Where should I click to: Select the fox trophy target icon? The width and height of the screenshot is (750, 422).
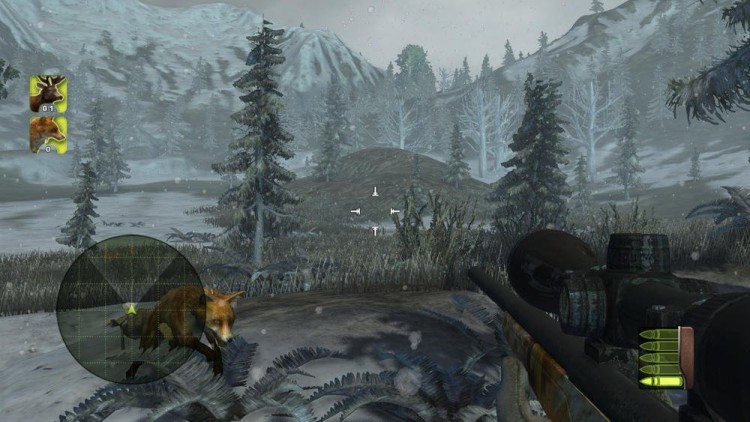click(47, 134)
